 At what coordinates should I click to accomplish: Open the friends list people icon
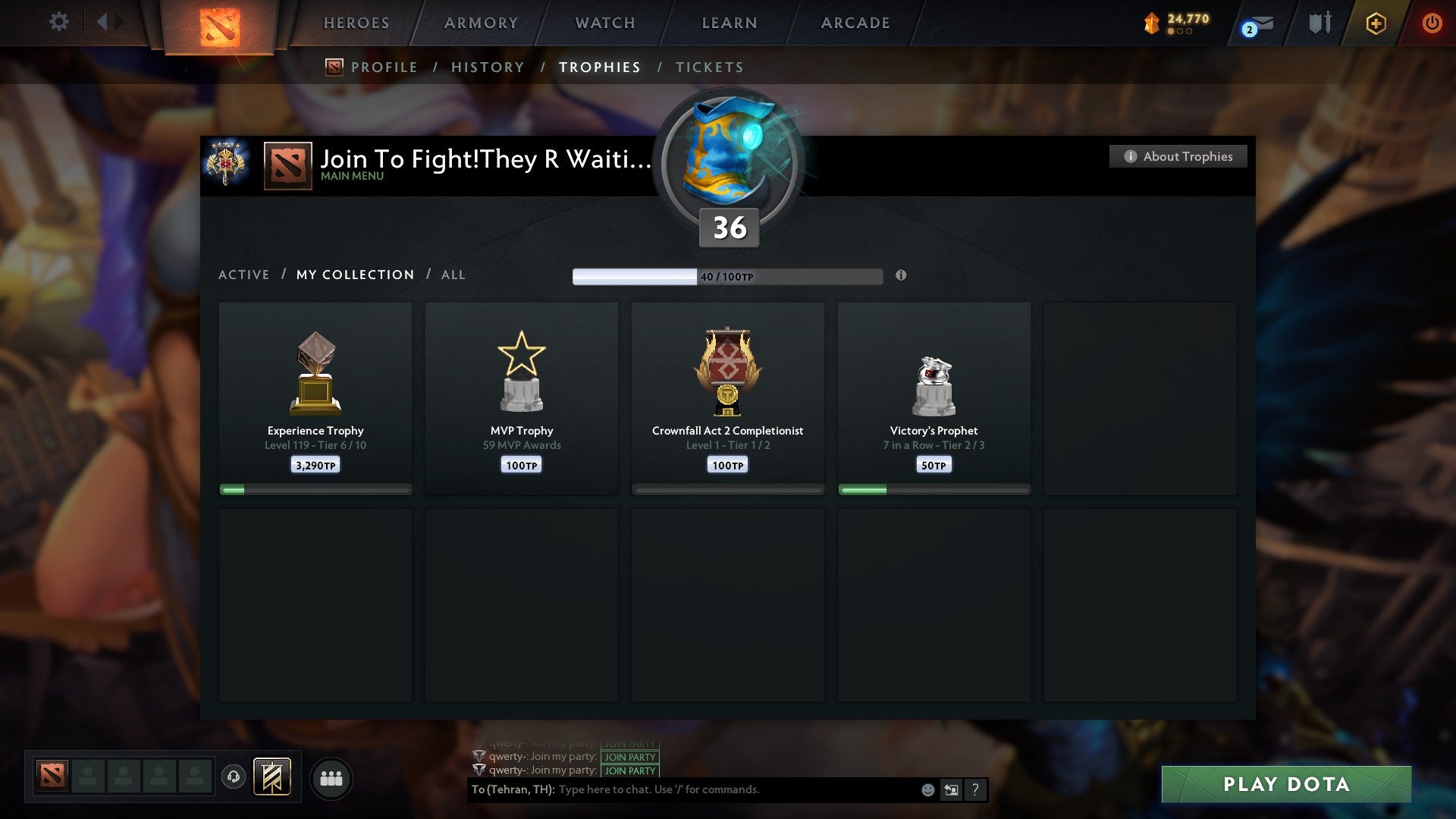click(331, 777)
